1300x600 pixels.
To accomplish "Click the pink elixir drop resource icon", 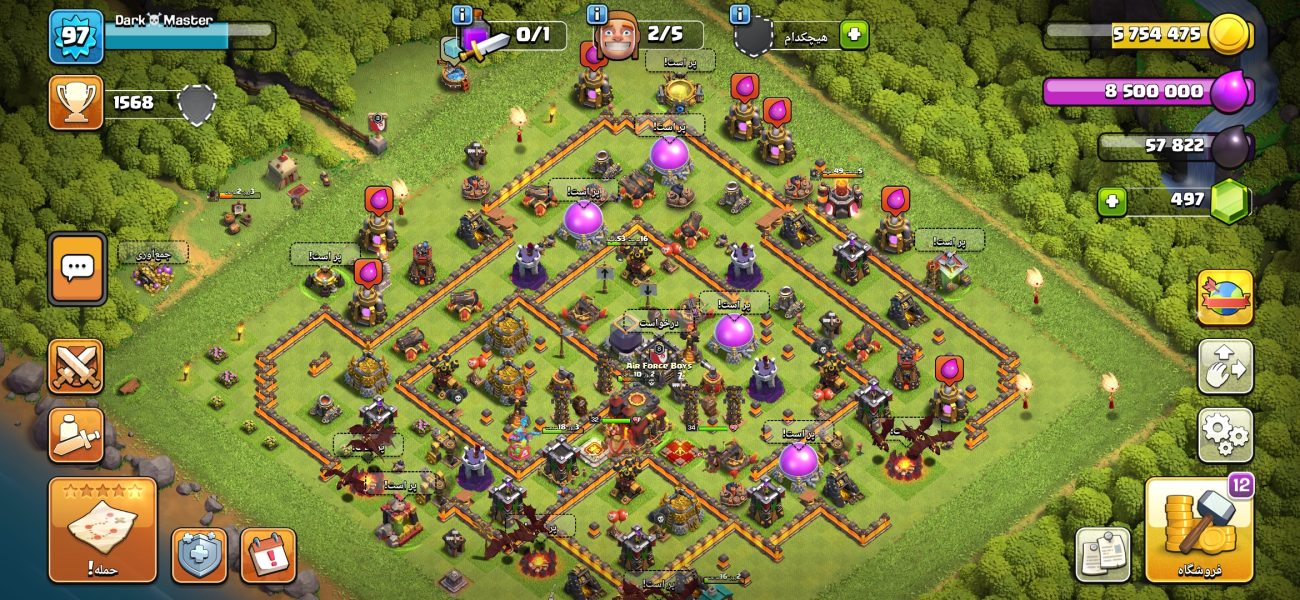I will click(x=1230, y=92).
